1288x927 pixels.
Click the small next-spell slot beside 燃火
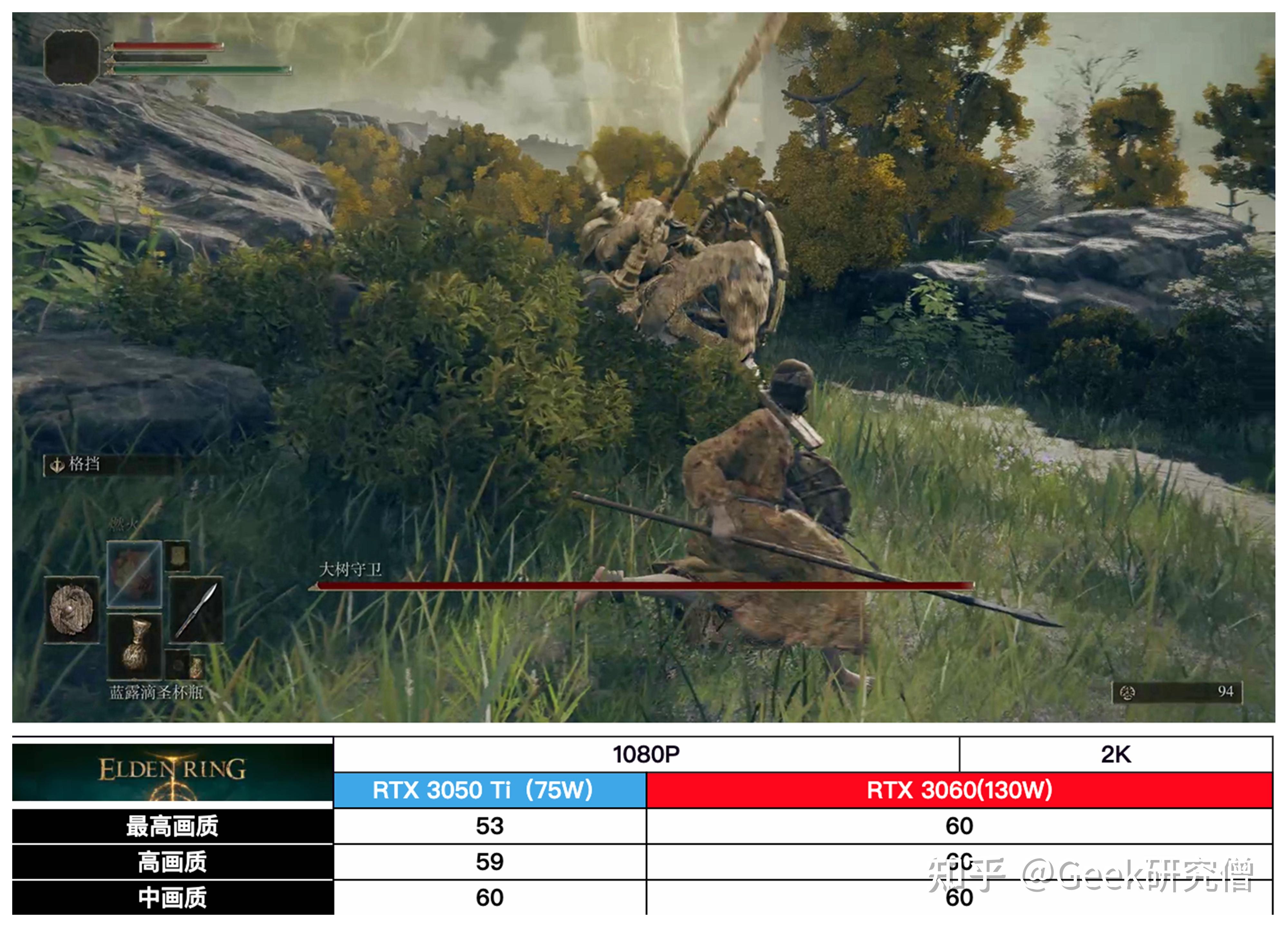pos(178,556)
